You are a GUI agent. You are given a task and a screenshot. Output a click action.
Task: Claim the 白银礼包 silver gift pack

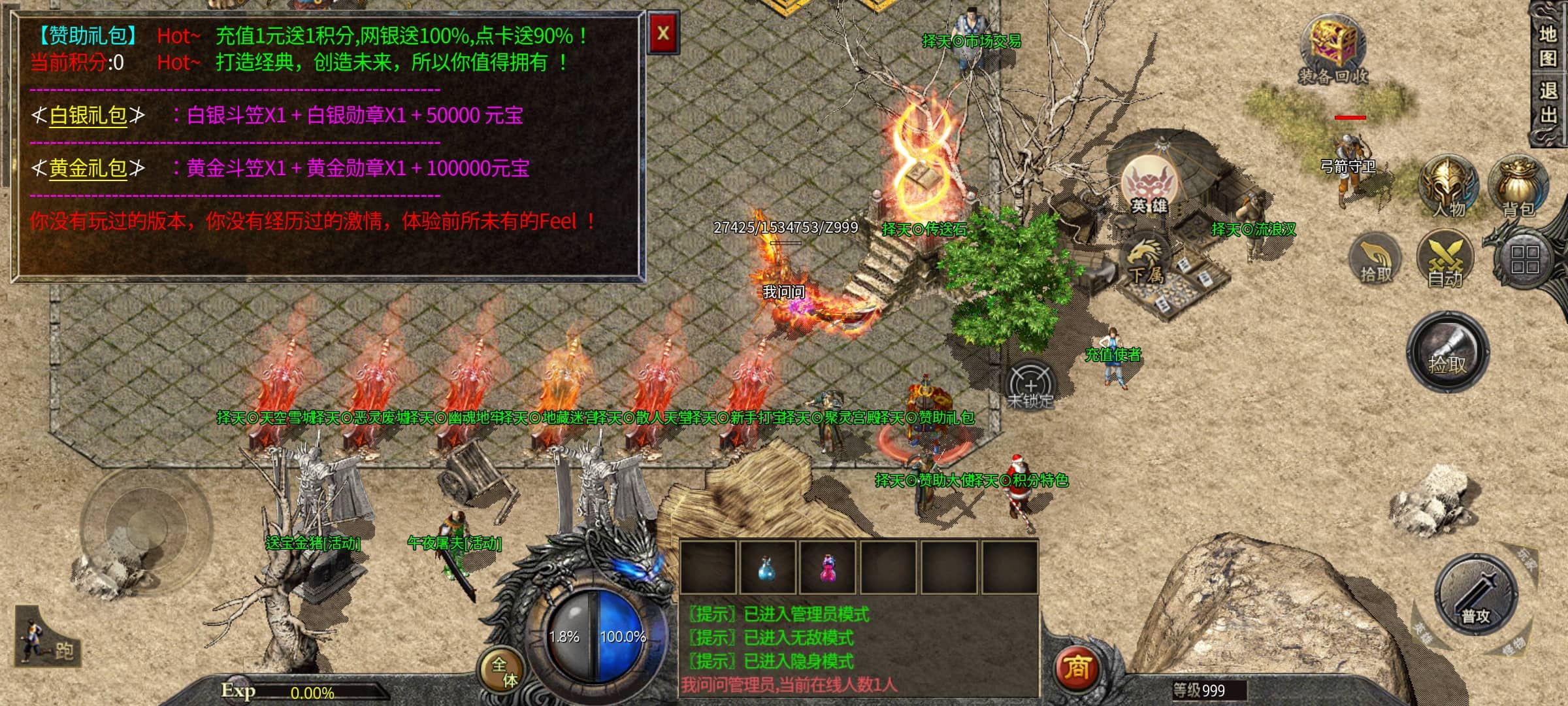pos(88,116)
